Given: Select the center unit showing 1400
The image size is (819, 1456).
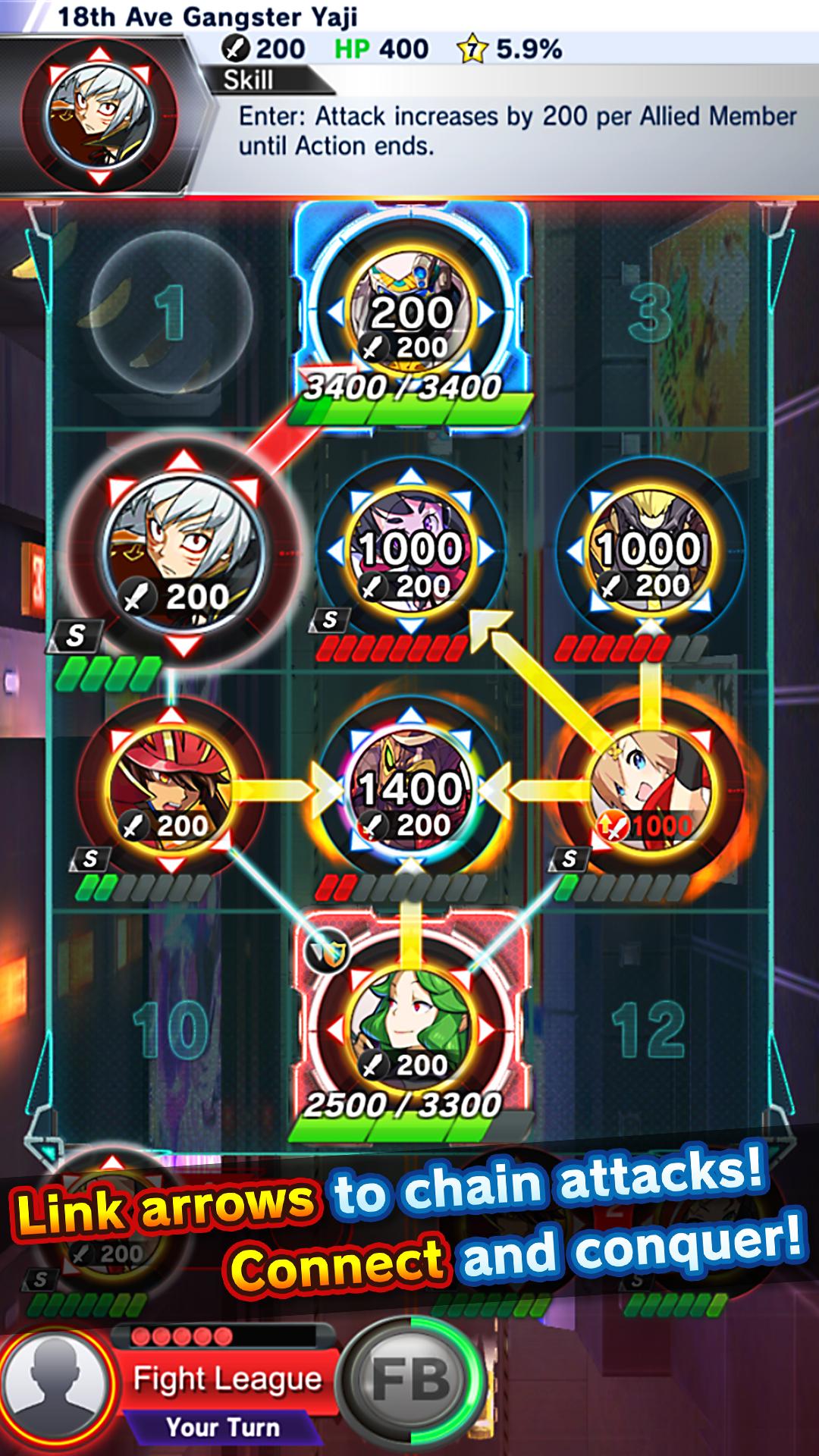Looking at the screenshot, I should [410, 790].
